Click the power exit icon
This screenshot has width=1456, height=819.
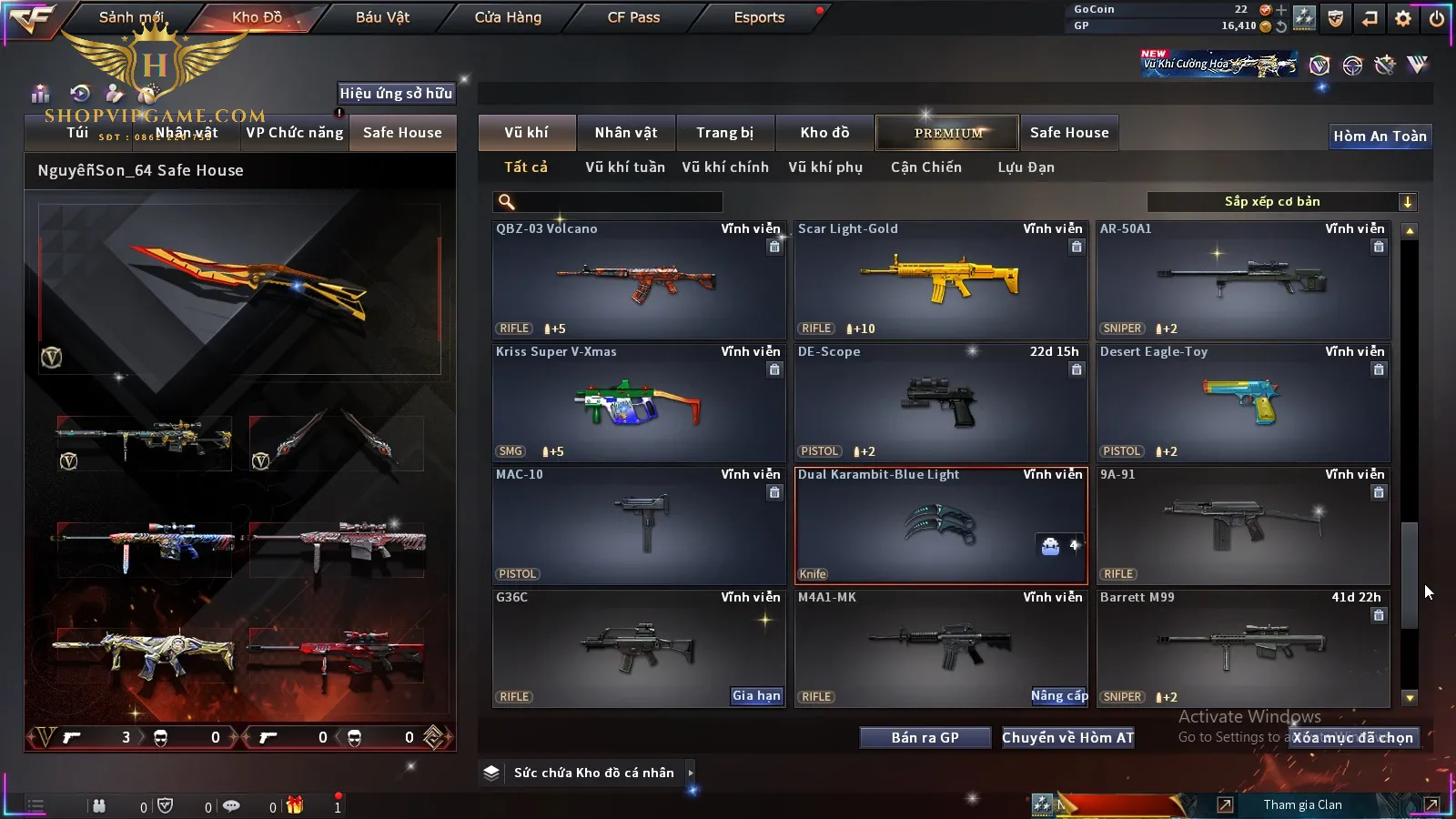point(1437,17)
